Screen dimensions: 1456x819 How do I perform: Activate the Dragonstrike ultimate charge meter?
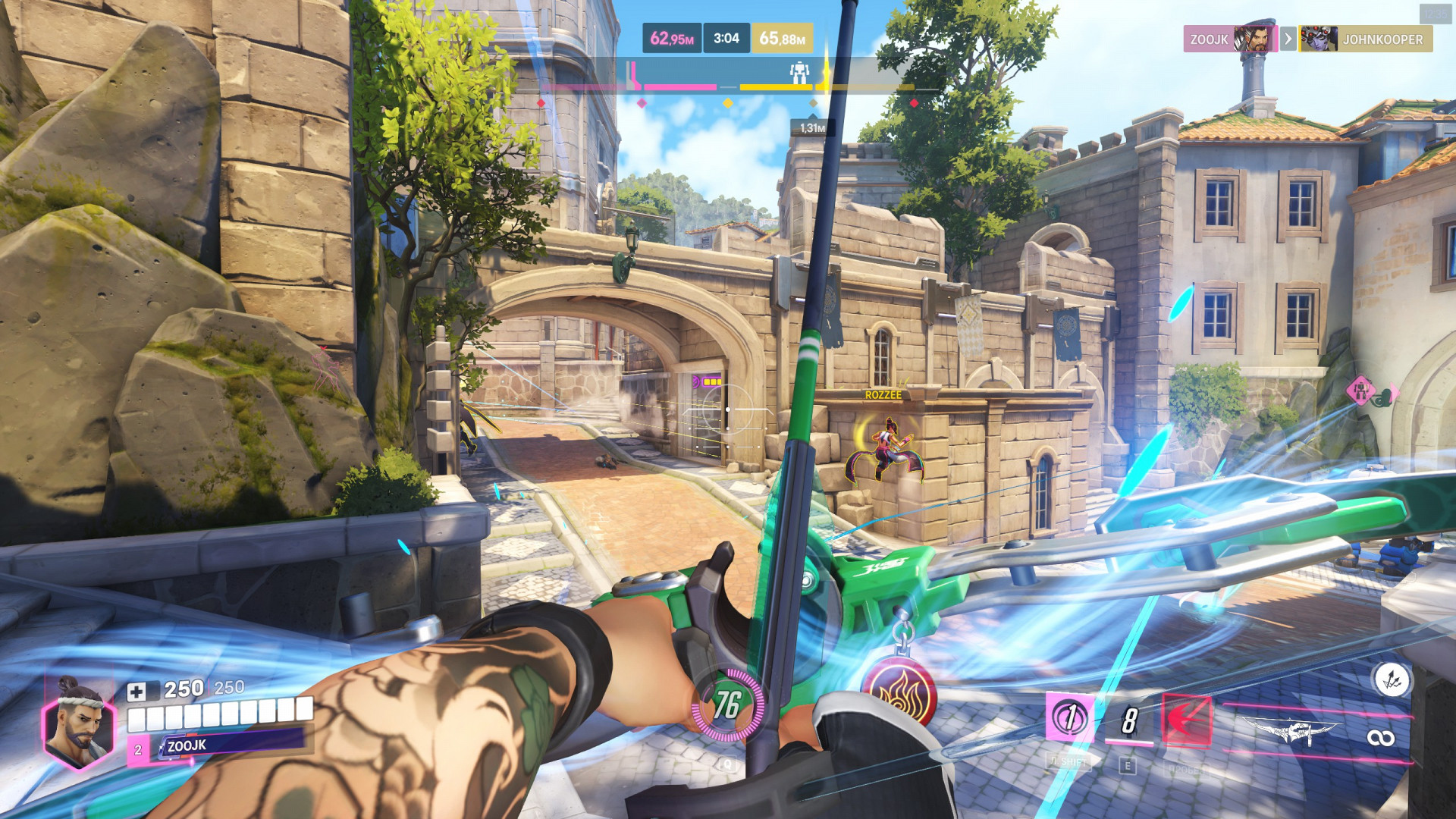726,704
